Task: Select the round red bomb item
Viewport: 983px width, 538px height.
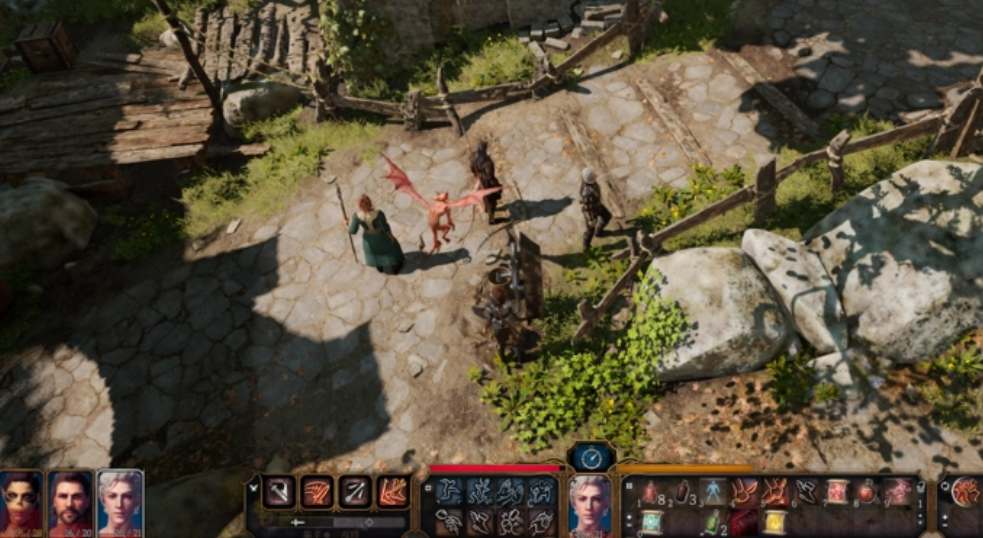Action: click(866, 491)
